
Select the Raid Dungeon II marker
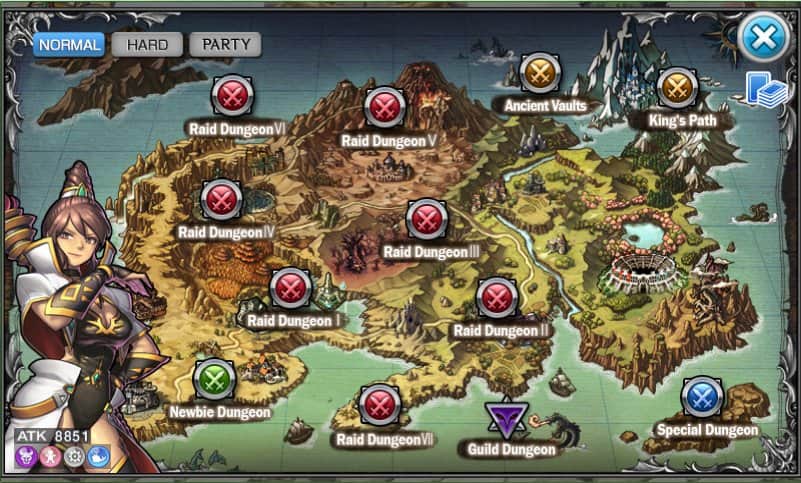point(496,297)
